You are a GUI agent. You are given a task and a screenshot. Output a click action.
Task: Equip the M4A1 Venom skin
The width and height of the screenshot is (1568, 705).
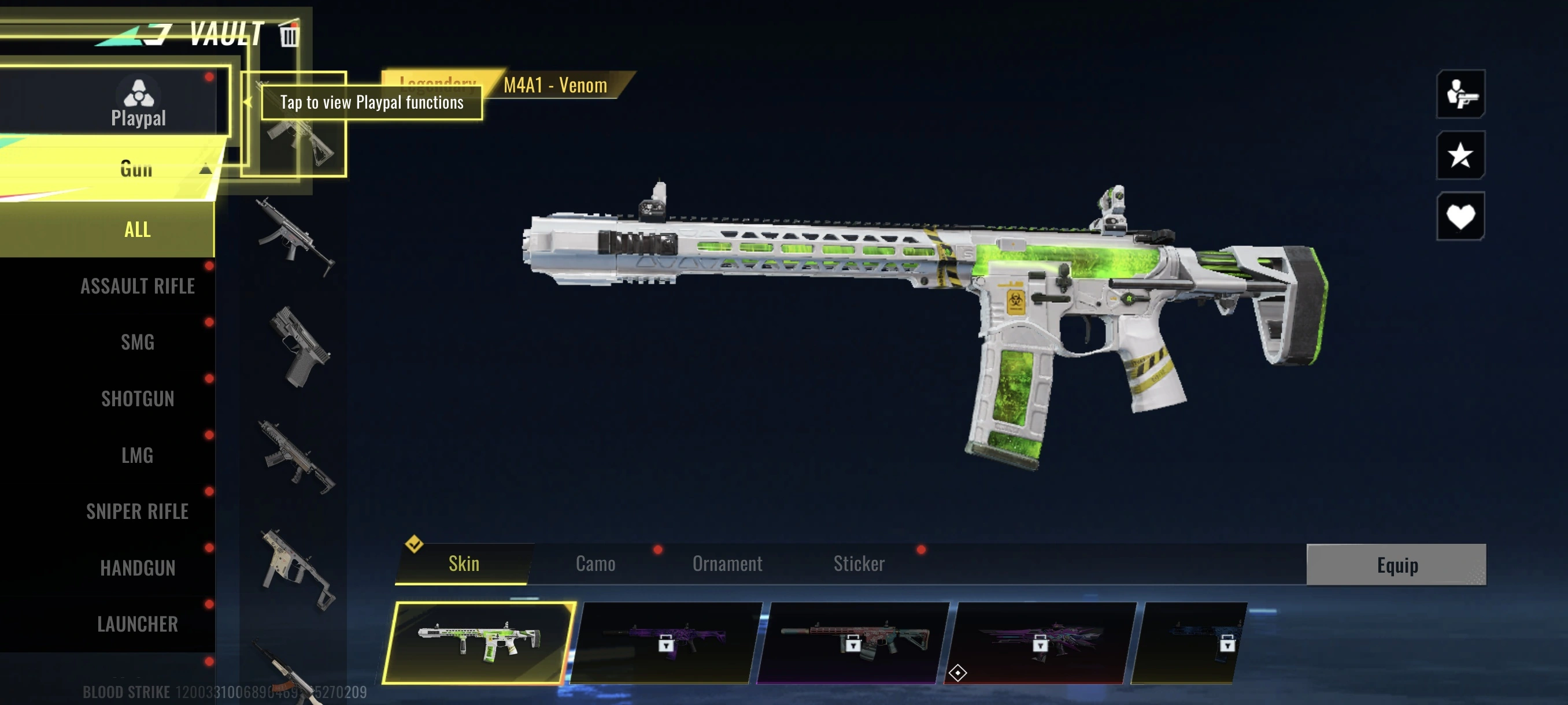coord(1396,565)
